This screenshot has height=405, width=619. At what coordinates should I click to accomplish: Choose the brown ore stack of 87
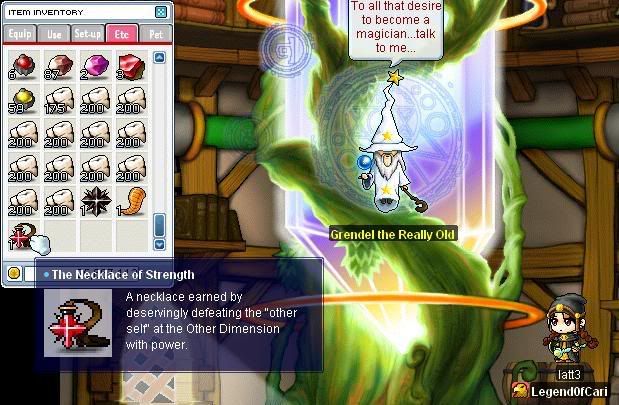click(58, 64)
